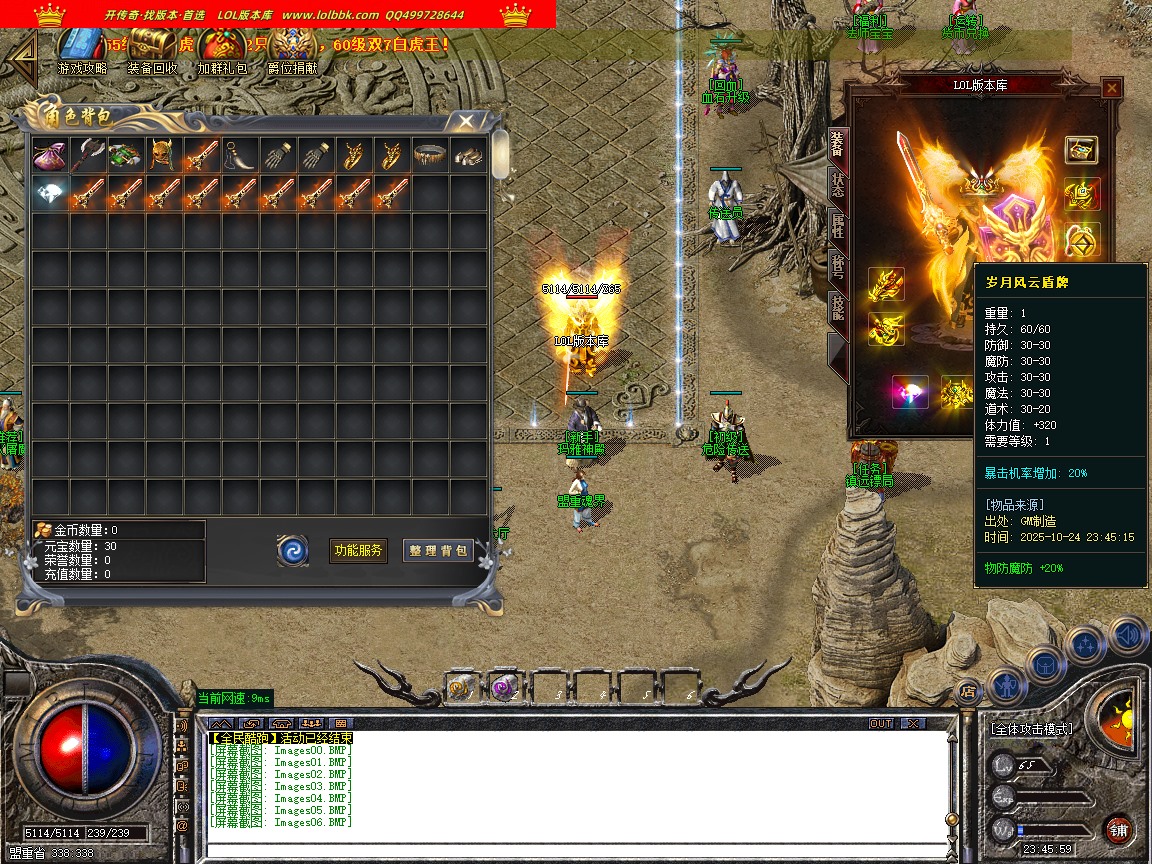1152x864 pixels.
Task: Select the horned helmet item slot
Action: click(x=163, y=155)
